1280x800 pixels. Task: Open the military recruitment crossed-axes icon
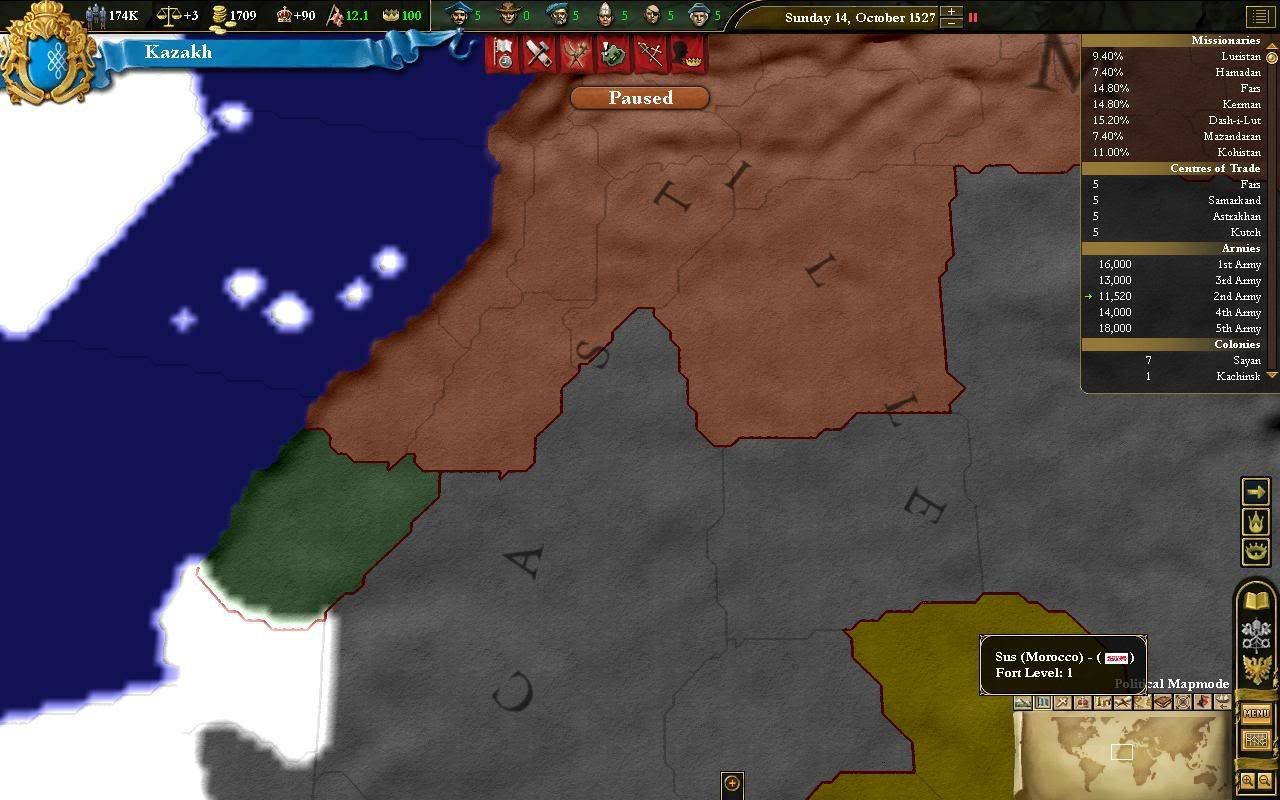[576, 54]
